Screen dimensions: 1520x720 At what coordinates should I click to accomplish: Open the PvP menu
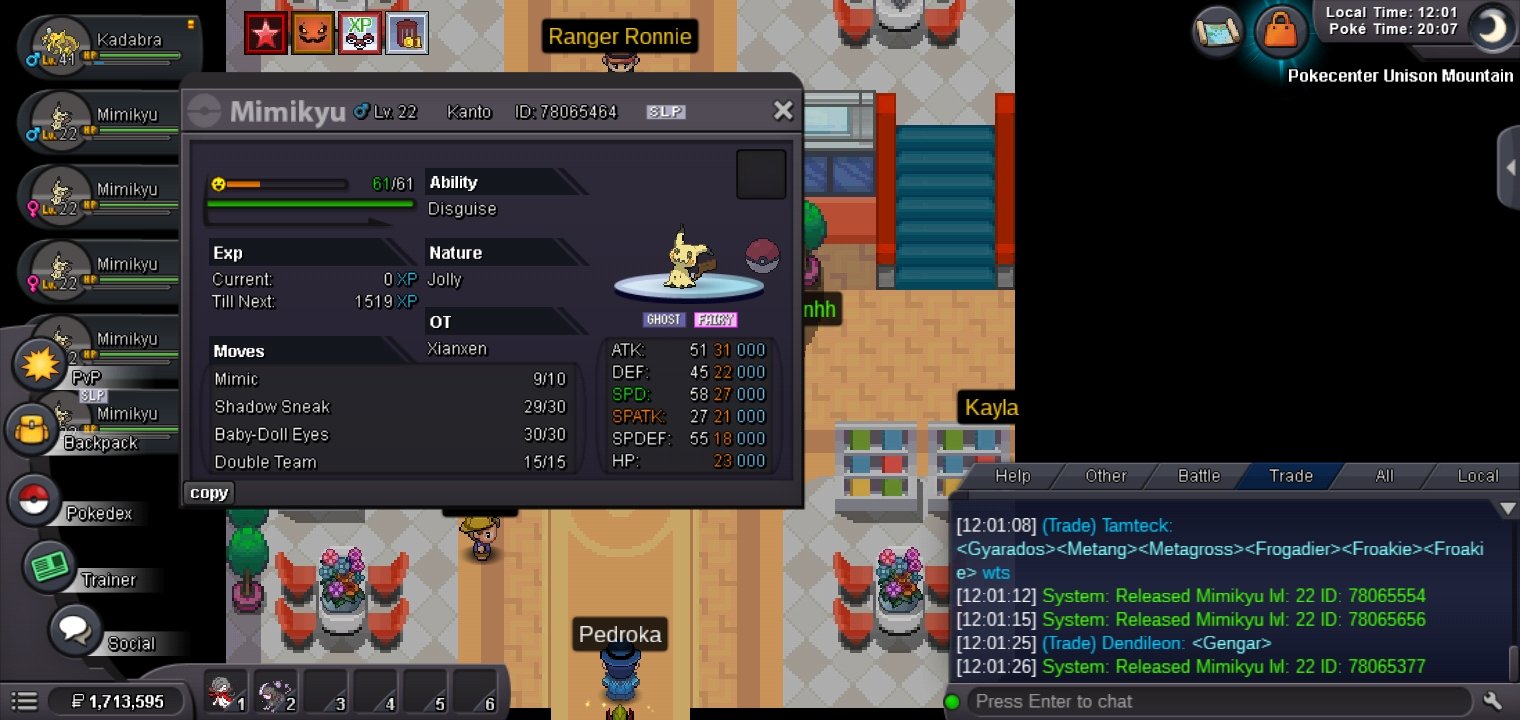point(40,365)
